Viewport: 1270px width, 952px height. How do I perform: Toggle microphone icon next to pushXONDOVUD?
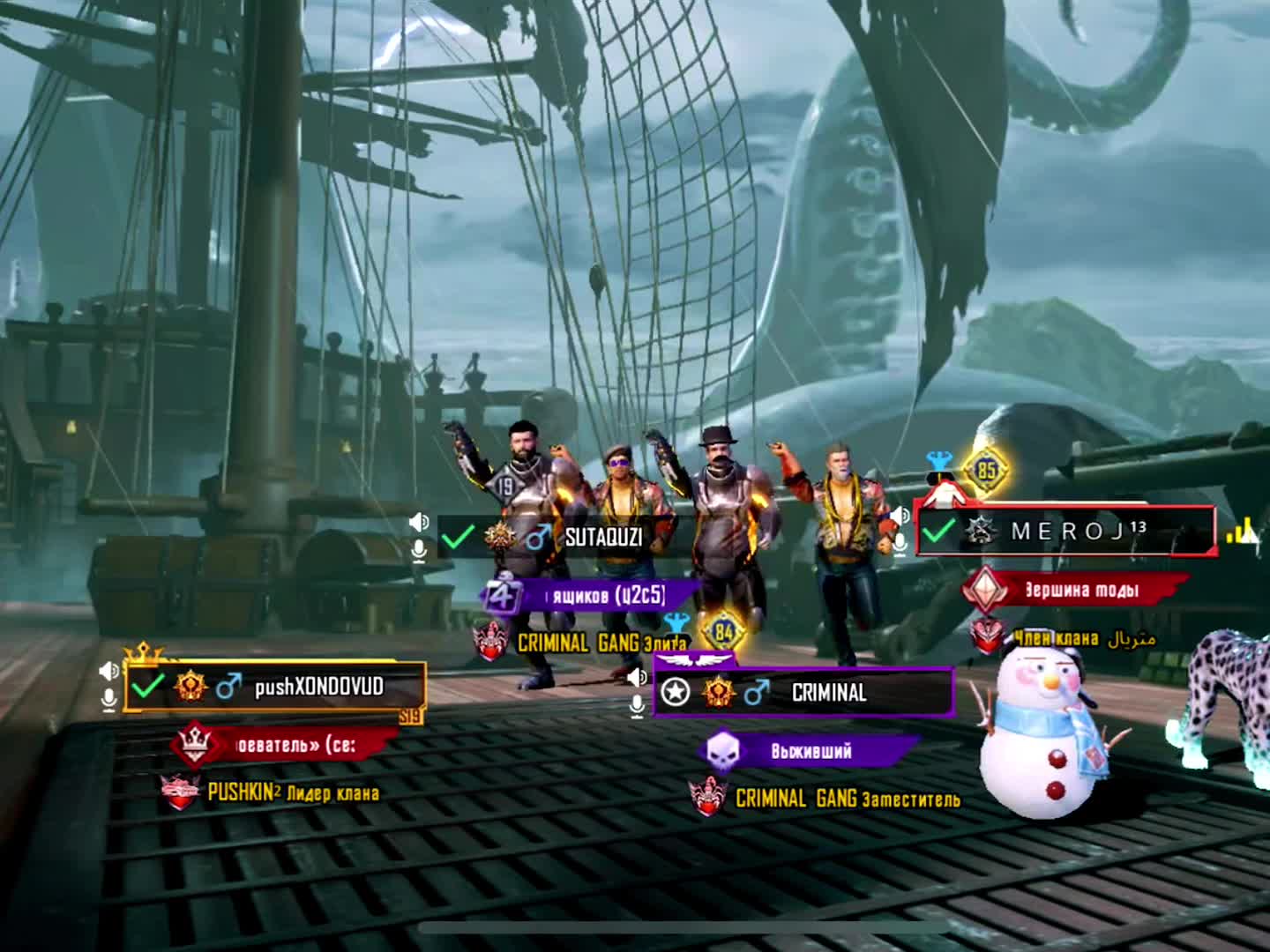point(108,700)
